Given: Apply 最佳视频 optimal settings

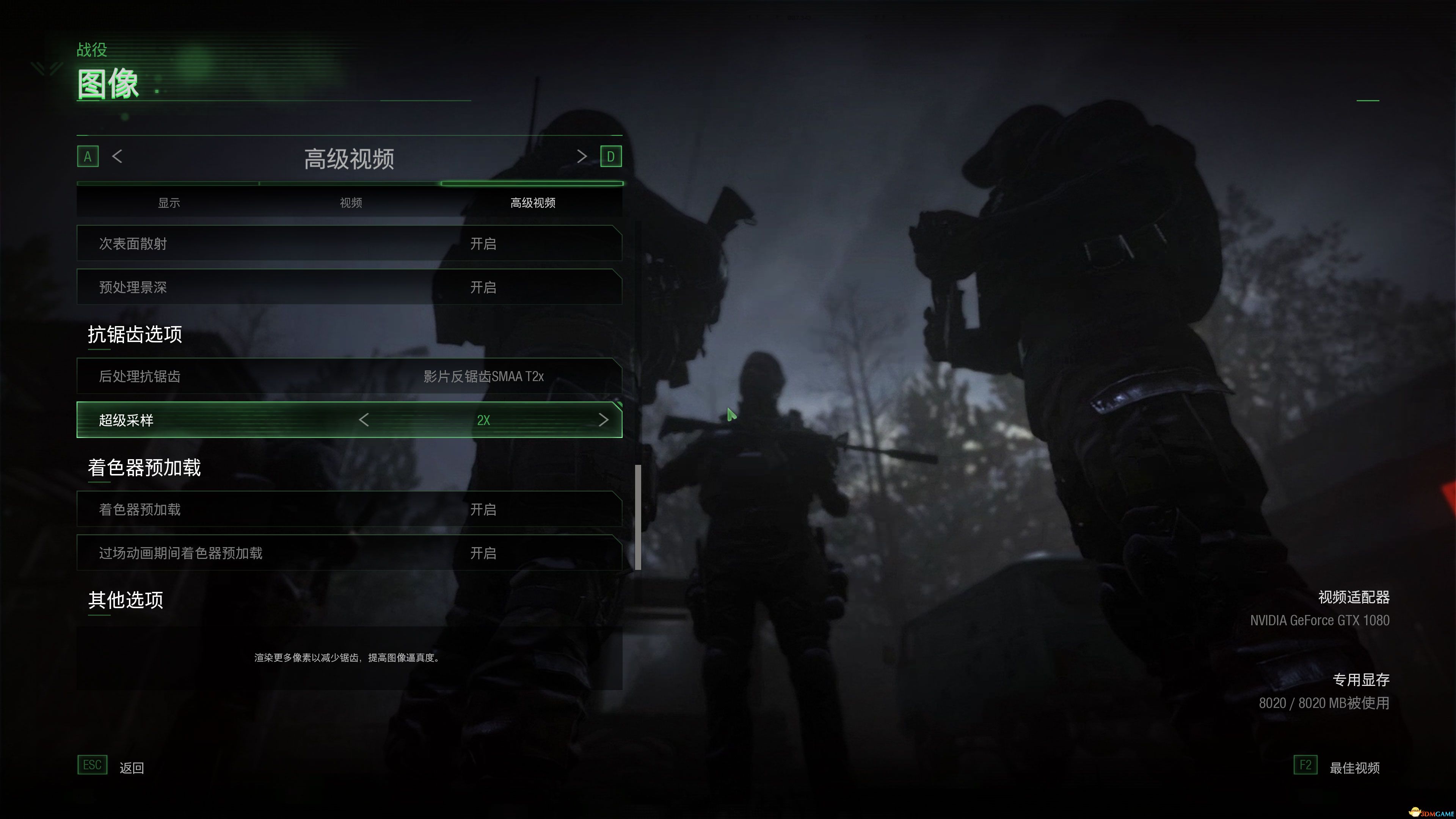Looking at the screenshot, I should 1354,767.
